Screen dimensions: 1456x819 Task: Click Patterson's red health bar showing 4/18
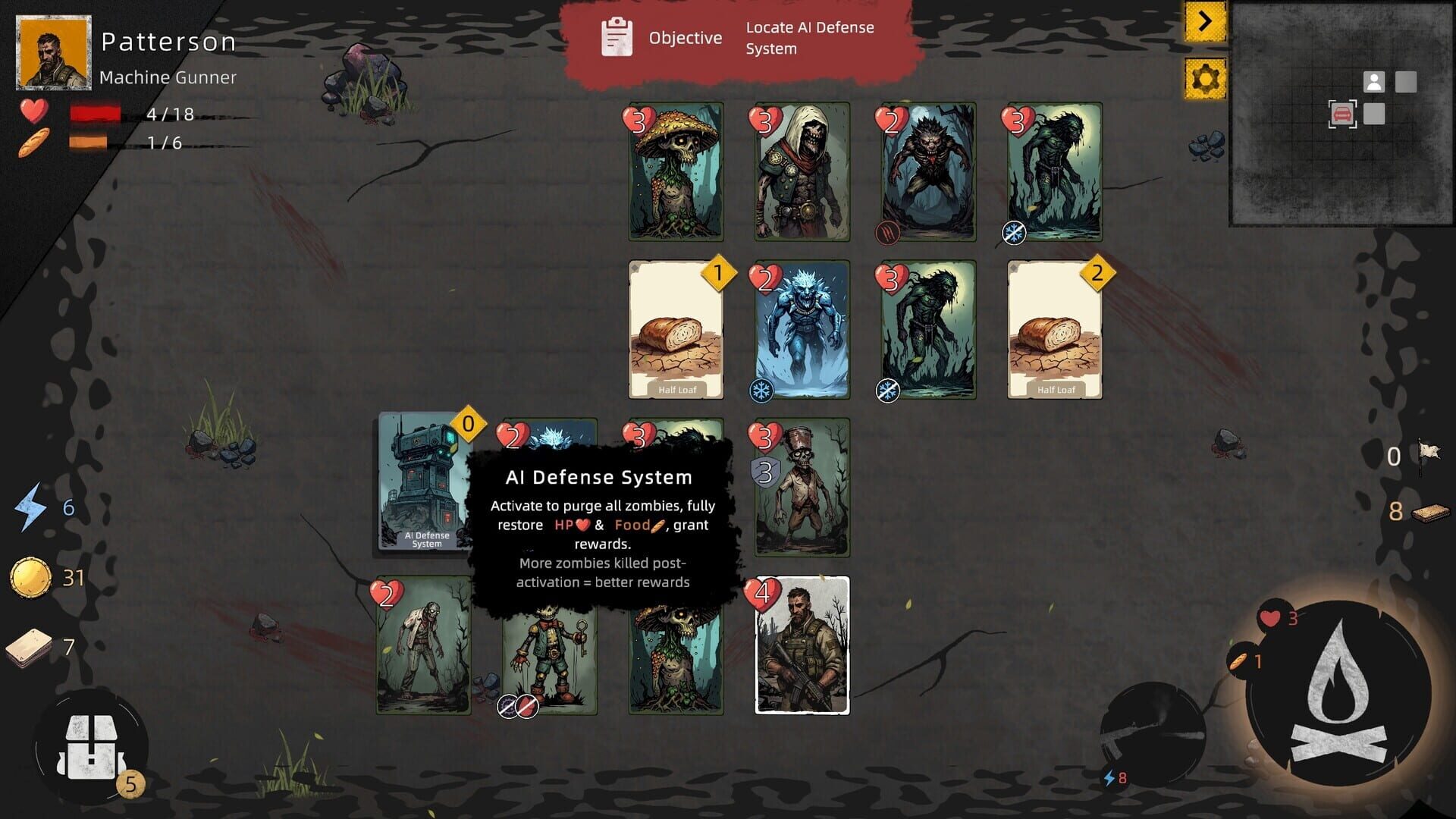pos(95,115)
